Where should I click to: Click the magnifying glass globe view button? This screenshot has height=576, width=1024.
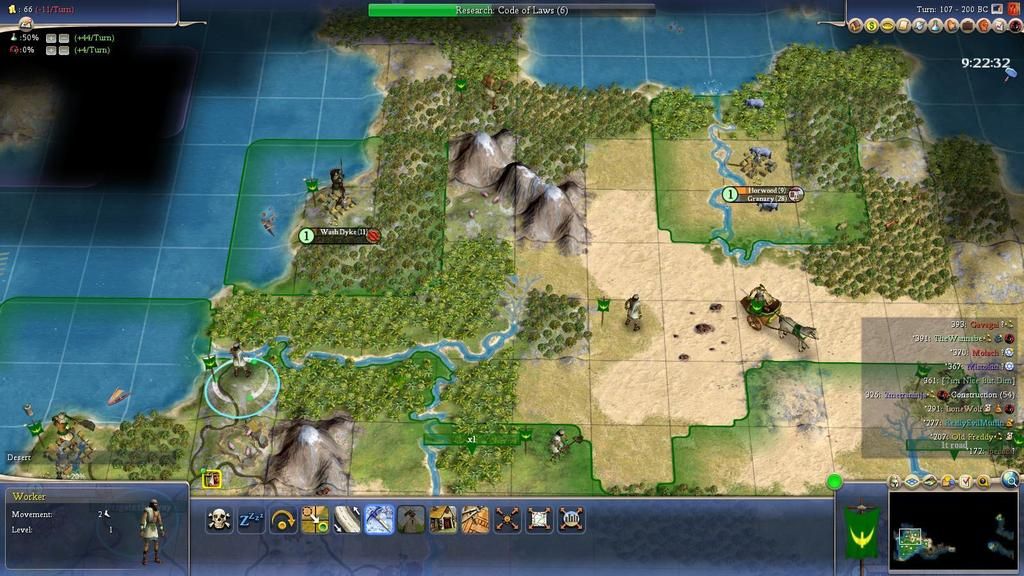[1010, 480]
